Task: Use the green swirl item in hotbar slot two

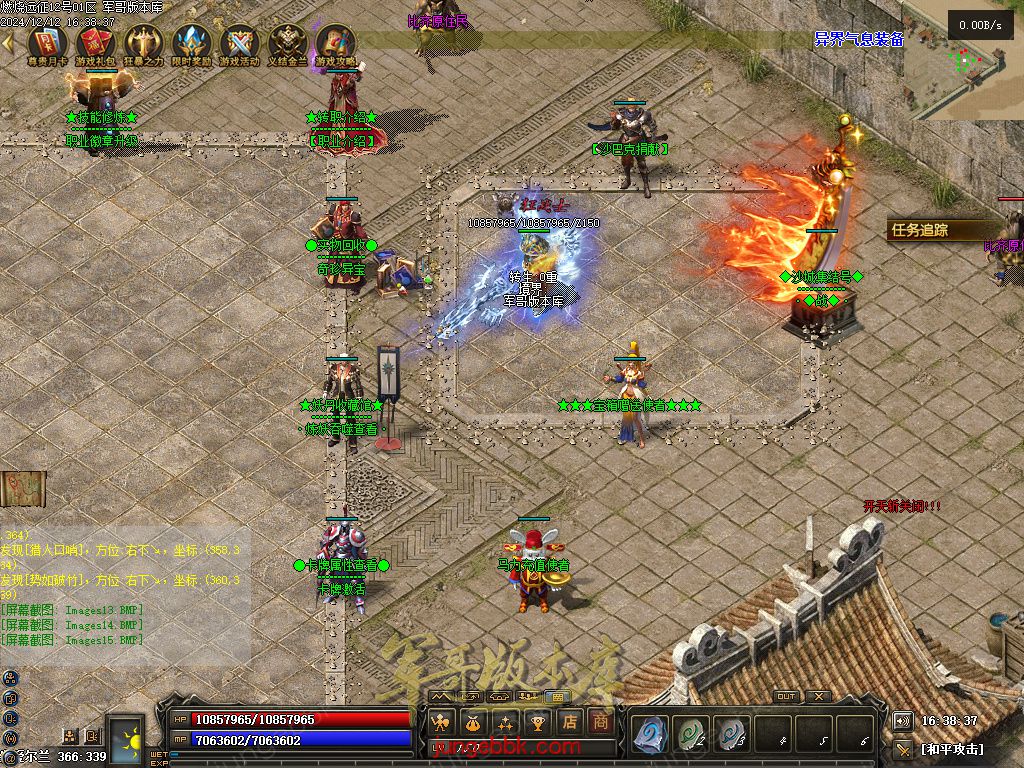Action: click(691, 734)
